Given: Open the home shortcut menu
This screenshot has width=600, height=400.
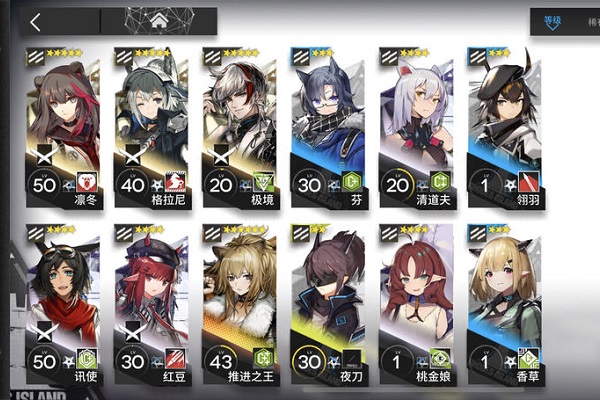Looking at the screenshot, I should coord(158,20).
